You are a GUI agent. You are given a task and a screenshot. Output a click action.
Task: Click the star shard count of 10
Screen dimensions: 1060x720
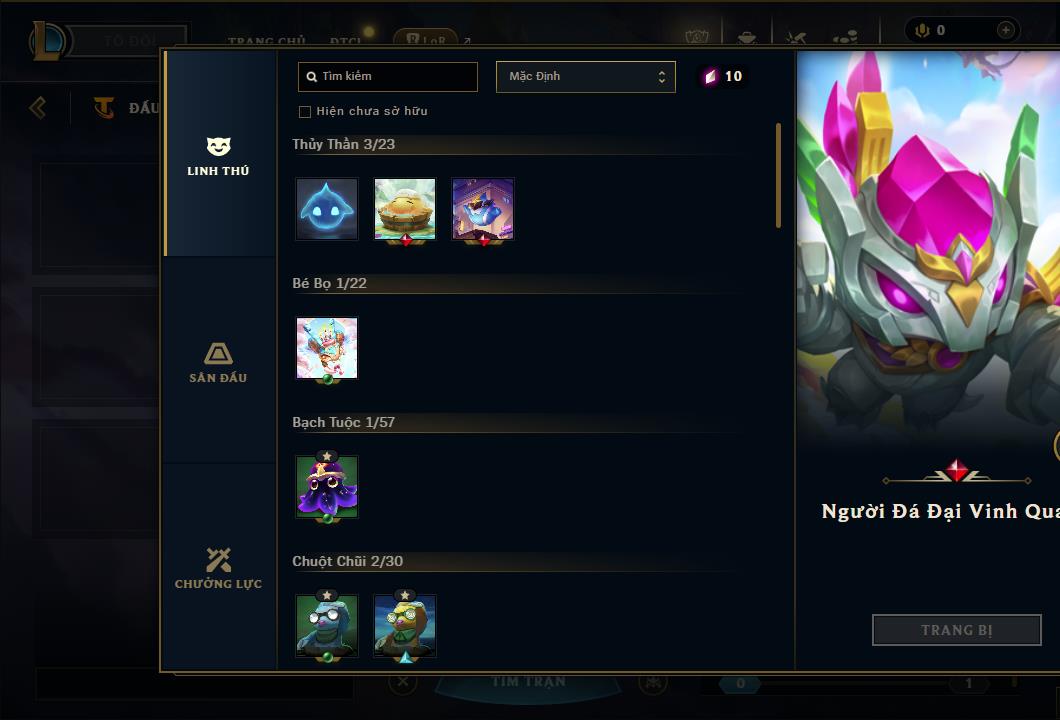[x=722, y=77]
